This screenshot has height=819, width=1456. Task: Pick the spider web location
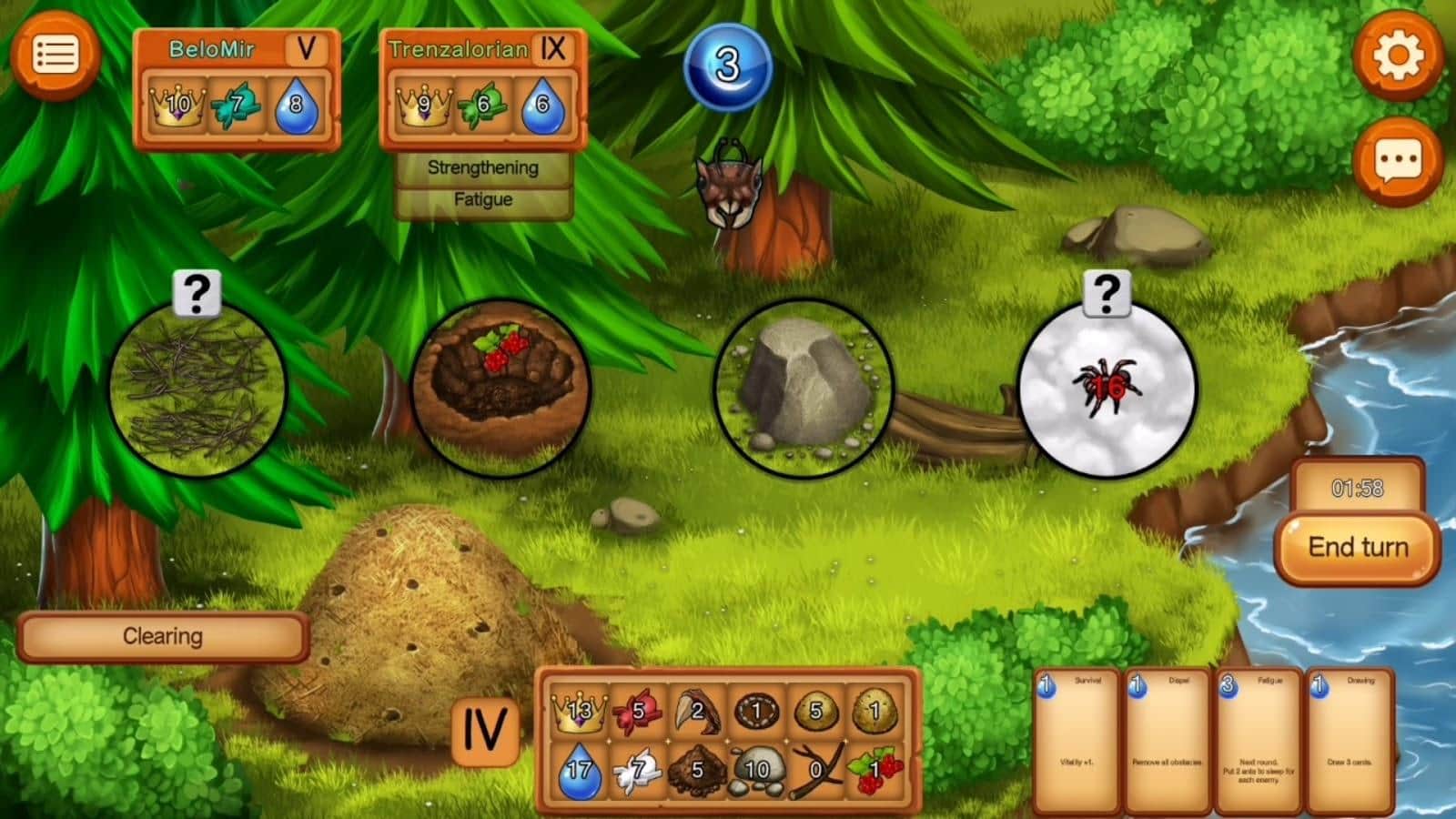pos(1106,389)
